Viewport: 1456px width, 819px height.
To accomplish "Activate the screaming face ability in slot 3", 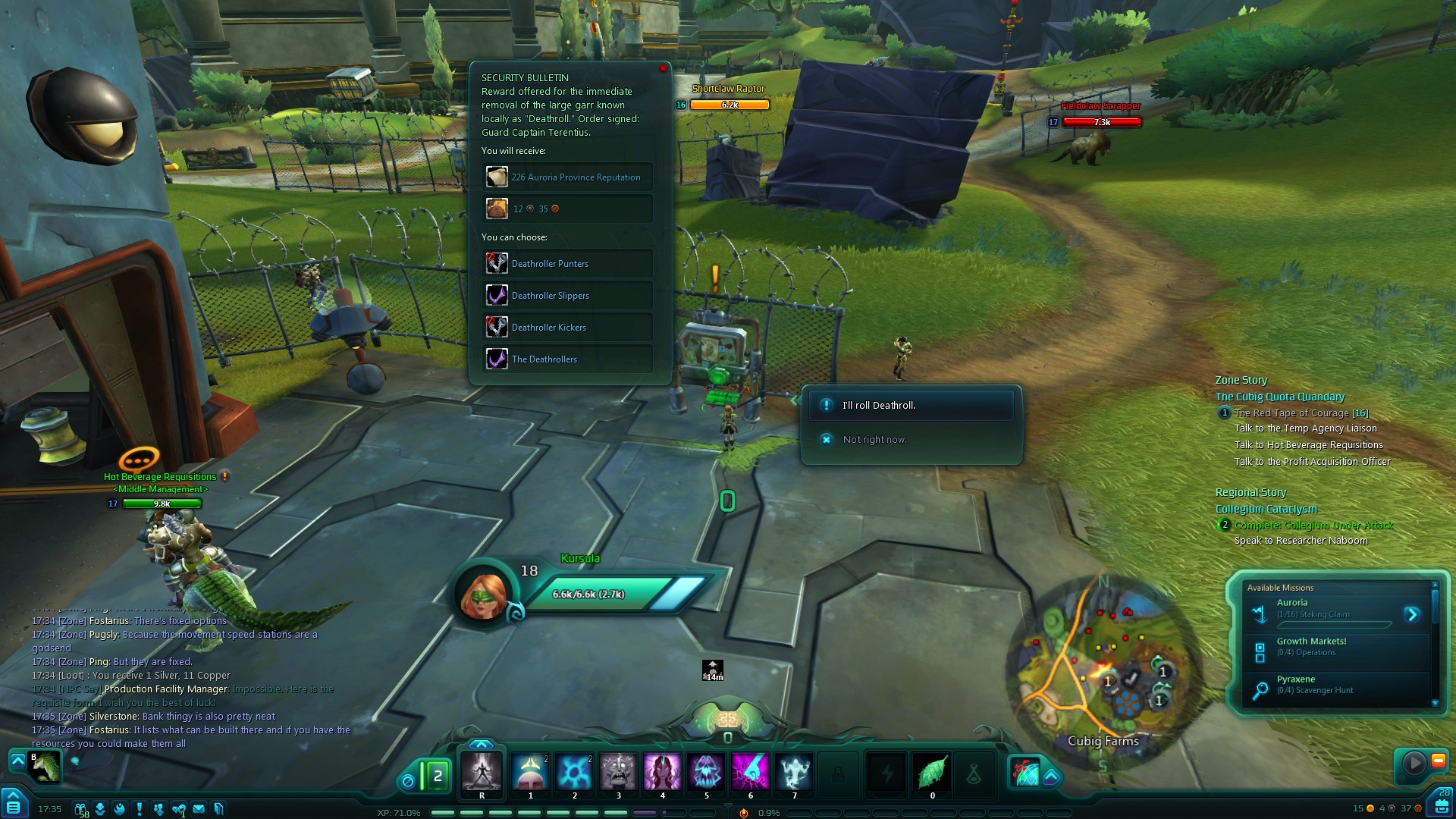I will 618,772.
